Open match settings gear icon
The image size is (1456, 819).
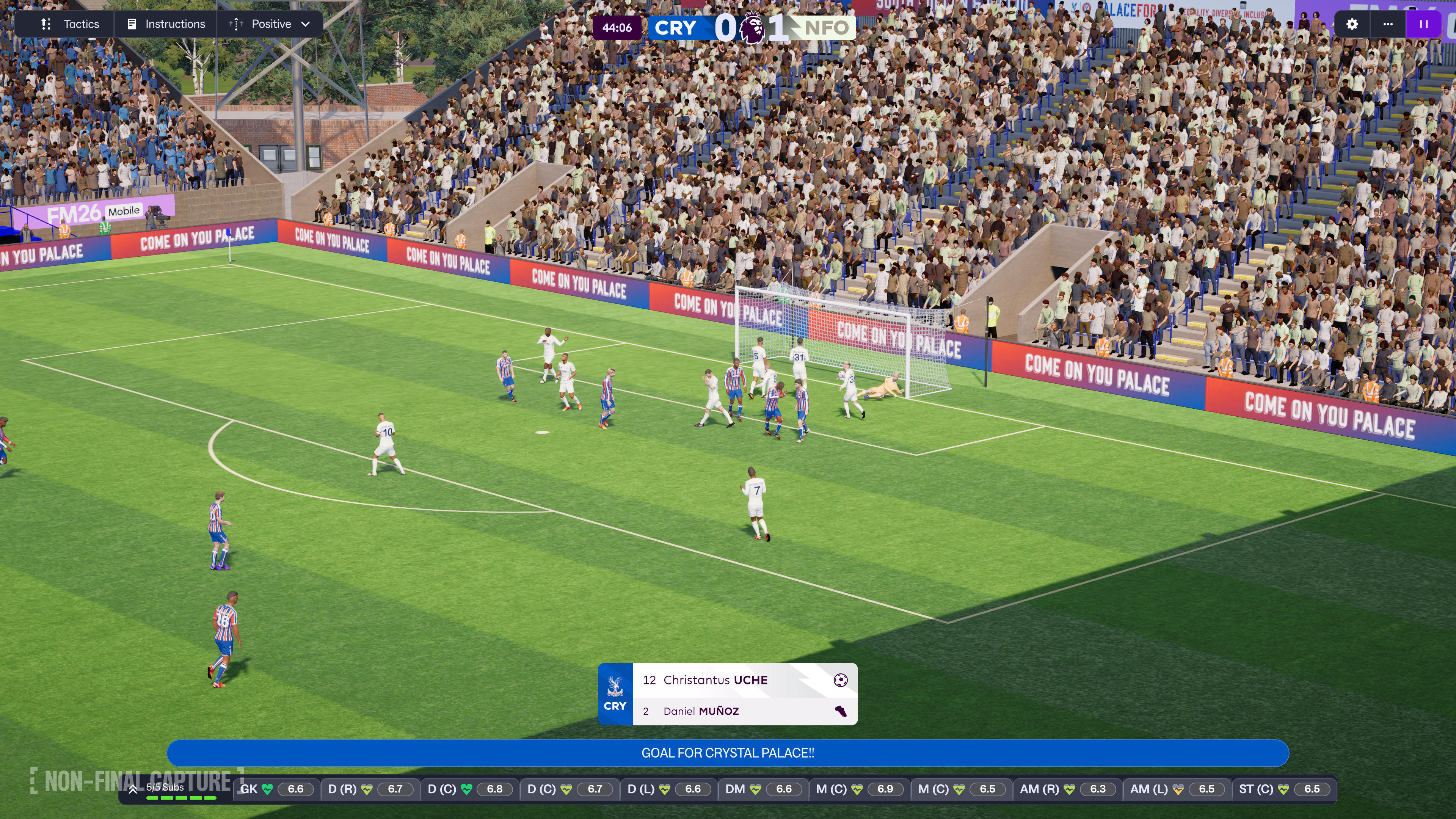tap(1351, 24)
